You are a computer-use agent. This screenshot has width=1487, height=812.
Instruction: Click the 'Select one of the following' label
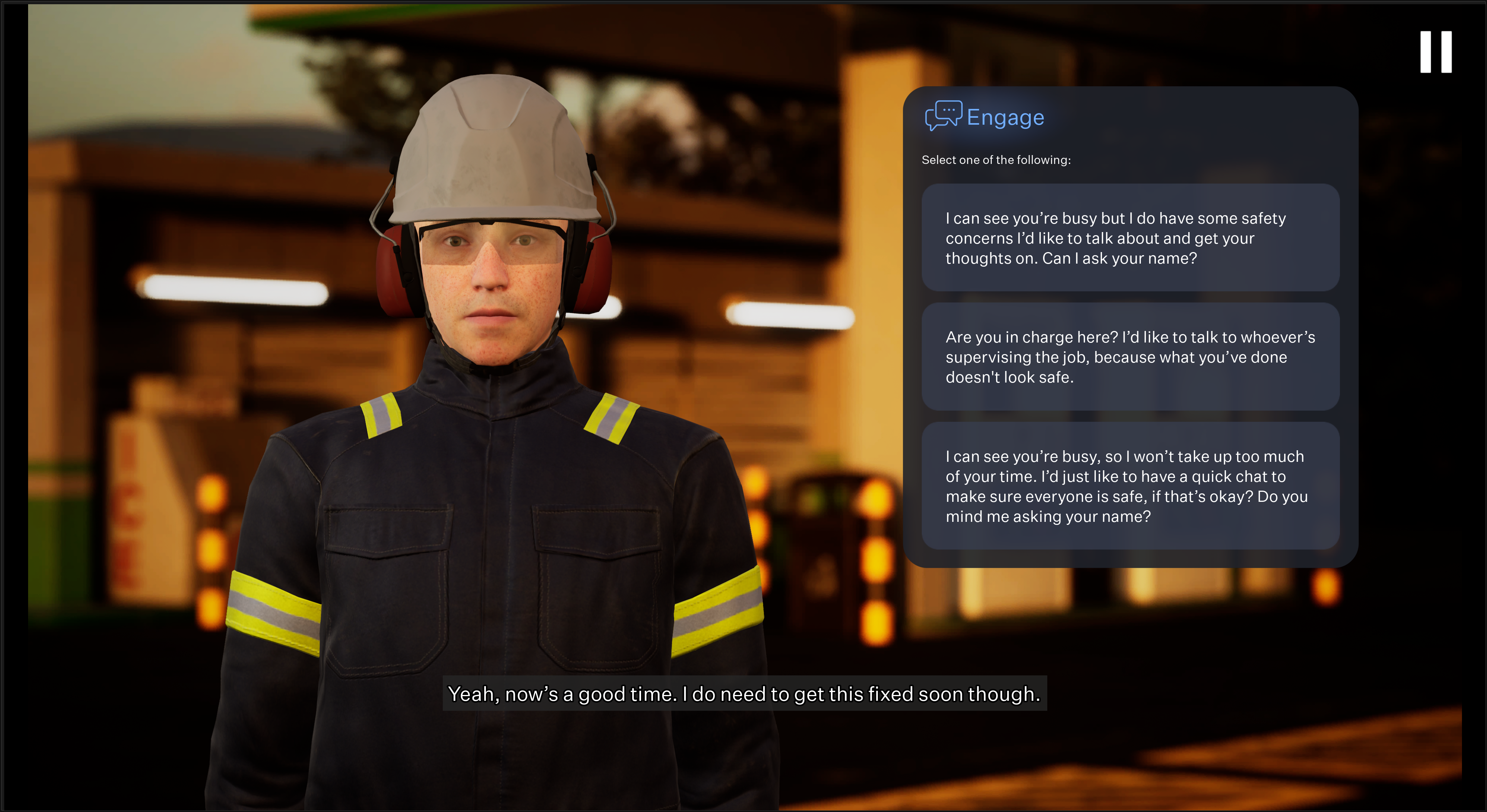click(996, 159)
